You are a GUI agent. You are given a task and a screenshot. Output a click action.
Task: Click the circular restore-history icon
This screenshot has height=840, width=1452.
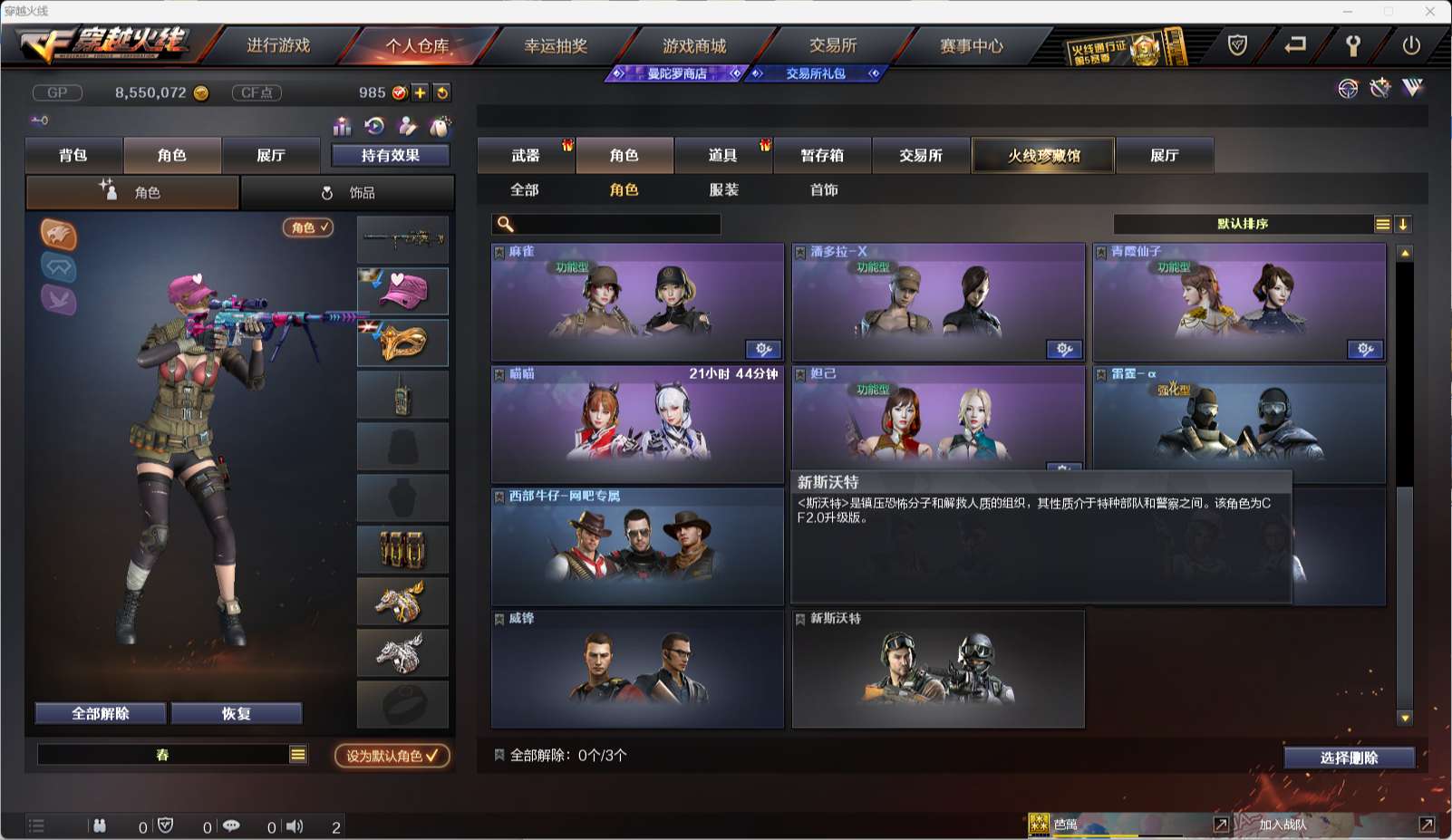373,125
